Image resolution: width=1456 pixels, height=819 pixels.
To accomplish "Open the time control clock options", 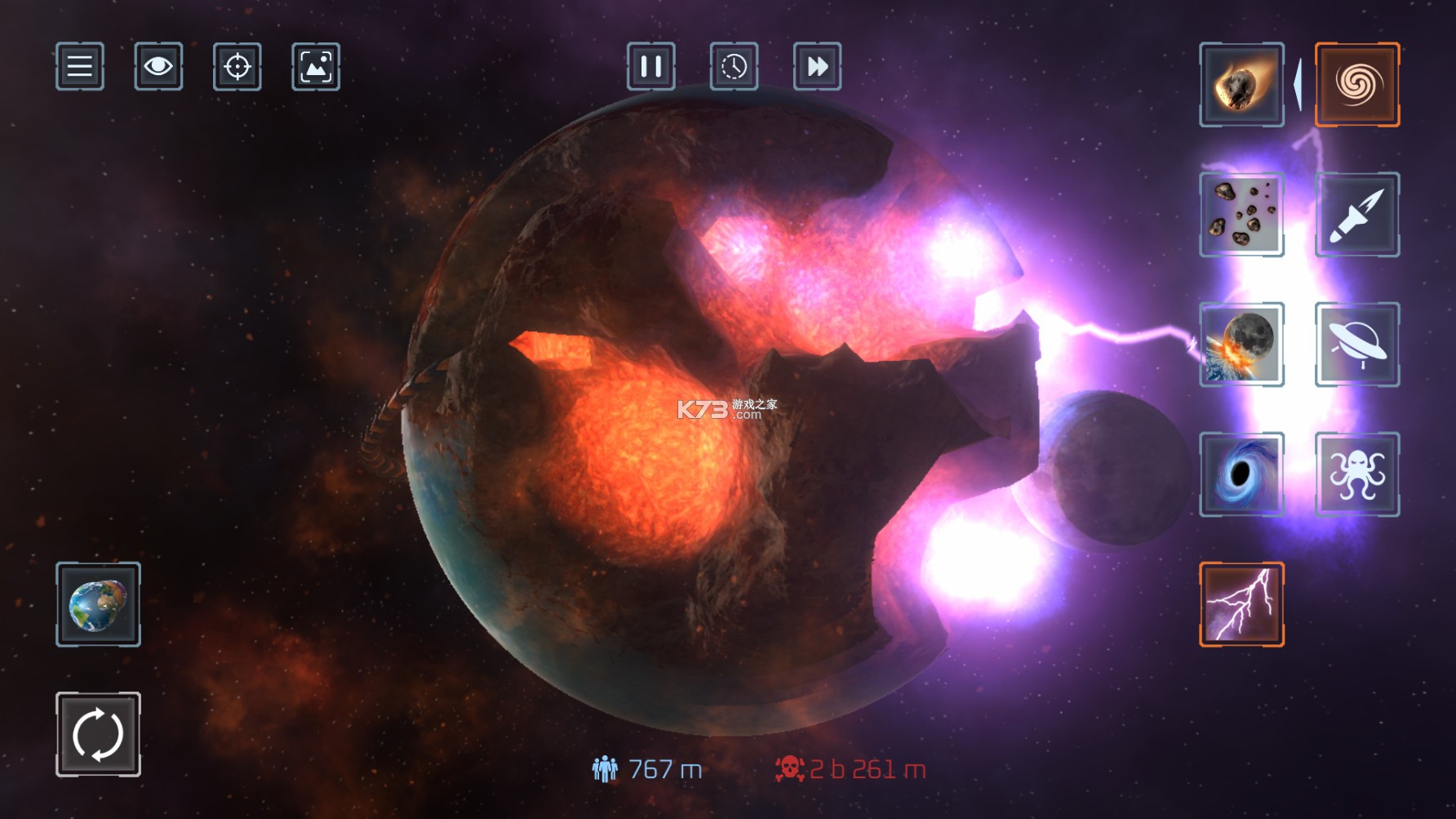I will click(734, 68).
